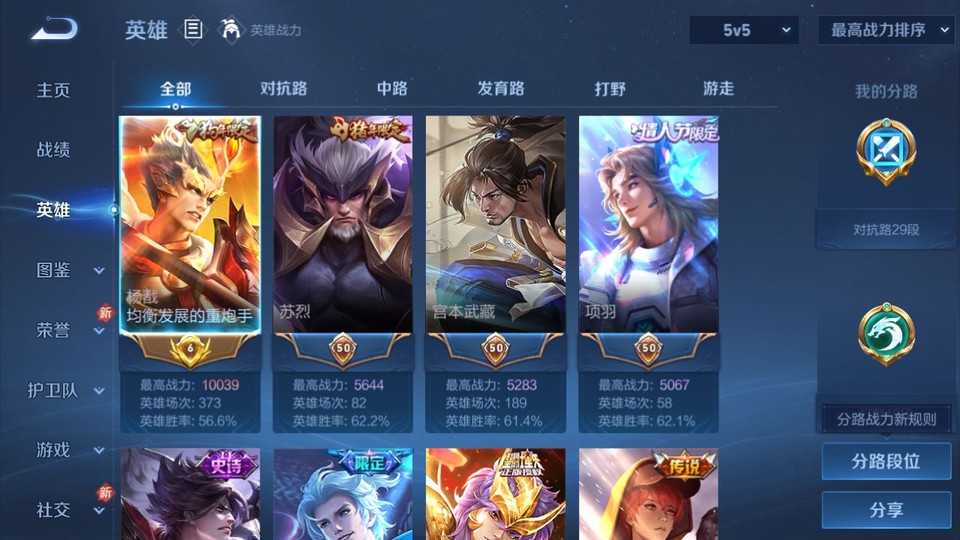Switch to the 发育路 tab
The image size is (960, 540).
click(501, 89)
